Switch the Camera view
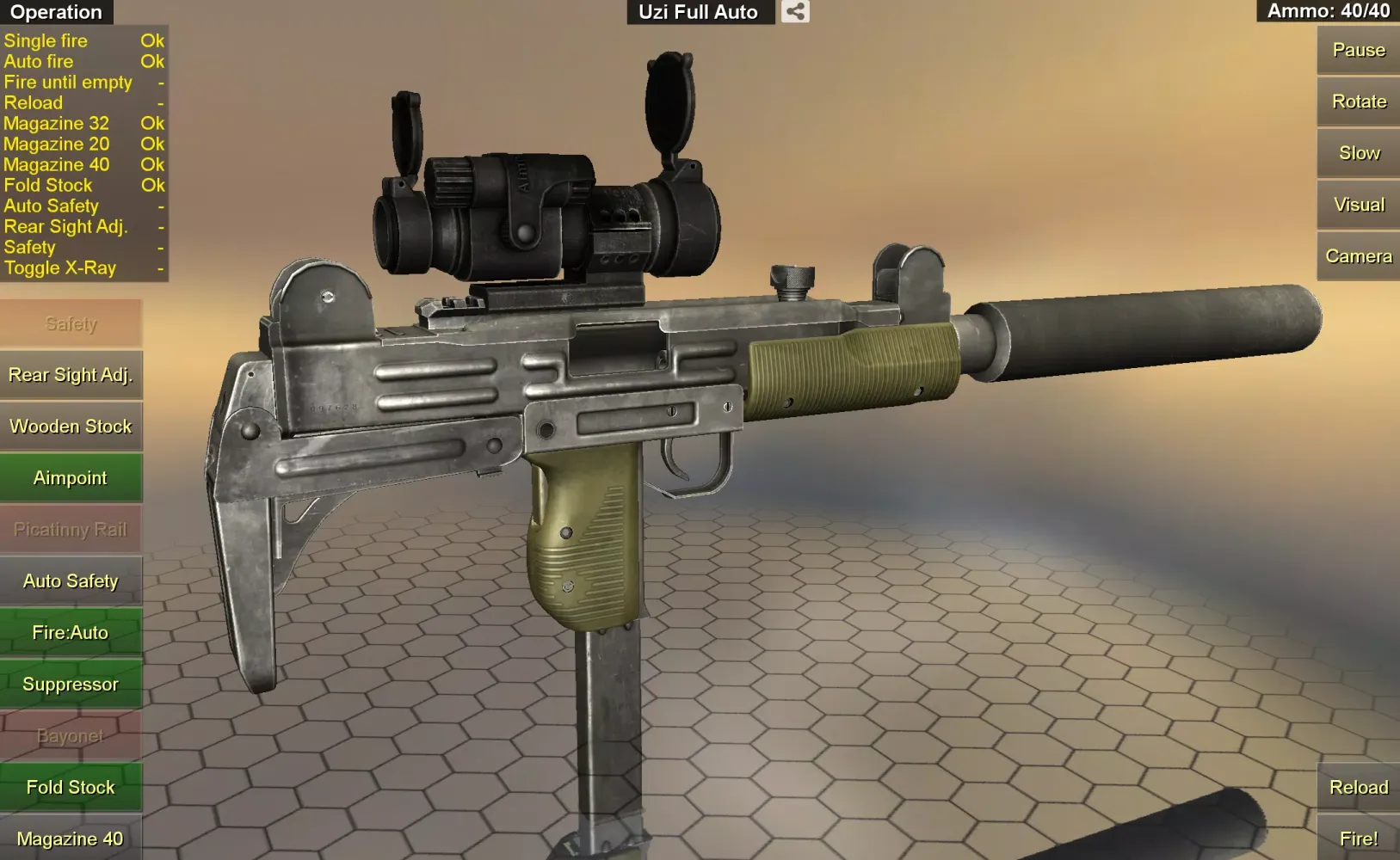This screenshot has width=1400, height=860. click(x=1358, y=255)
